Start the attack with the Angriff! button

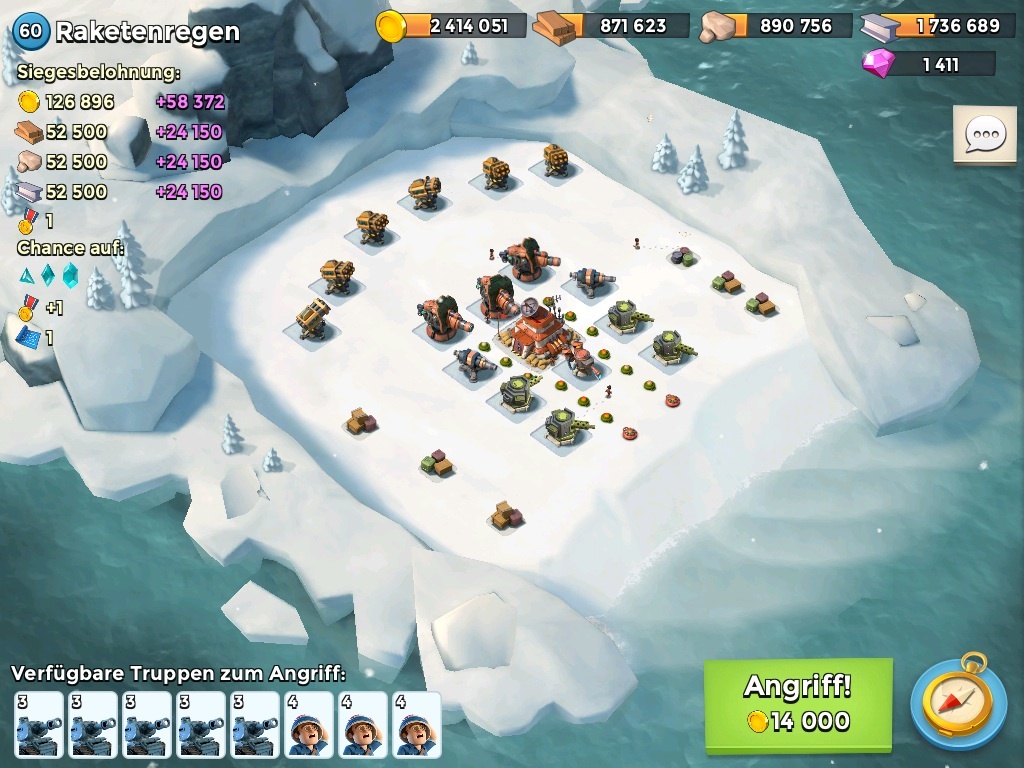click(x=797, y=704)
